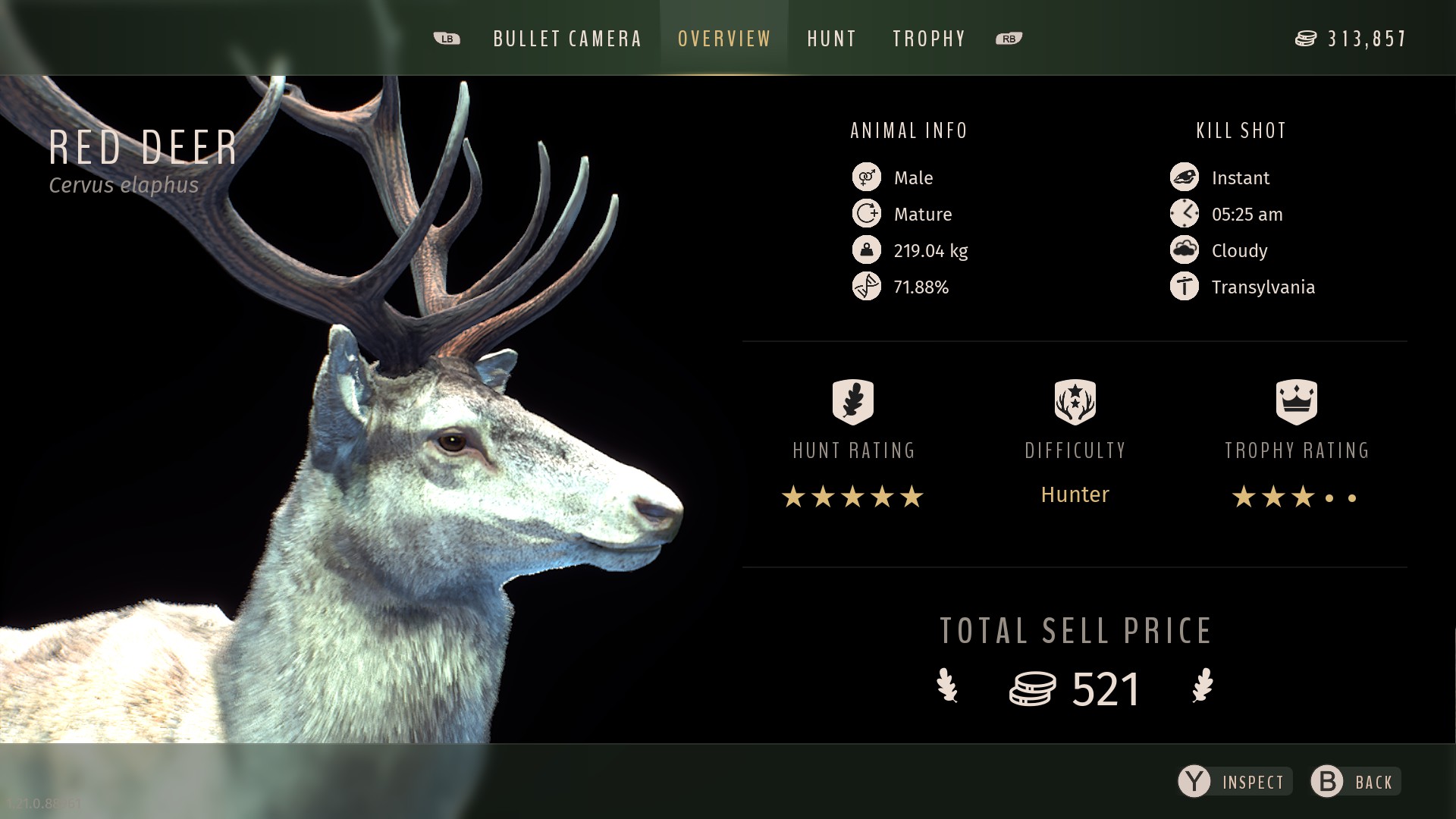The width and height of the screenshot is (1456, 819).
Task: Show the Trophy tab
Action: pyautogui.click(x=929, y=39)
